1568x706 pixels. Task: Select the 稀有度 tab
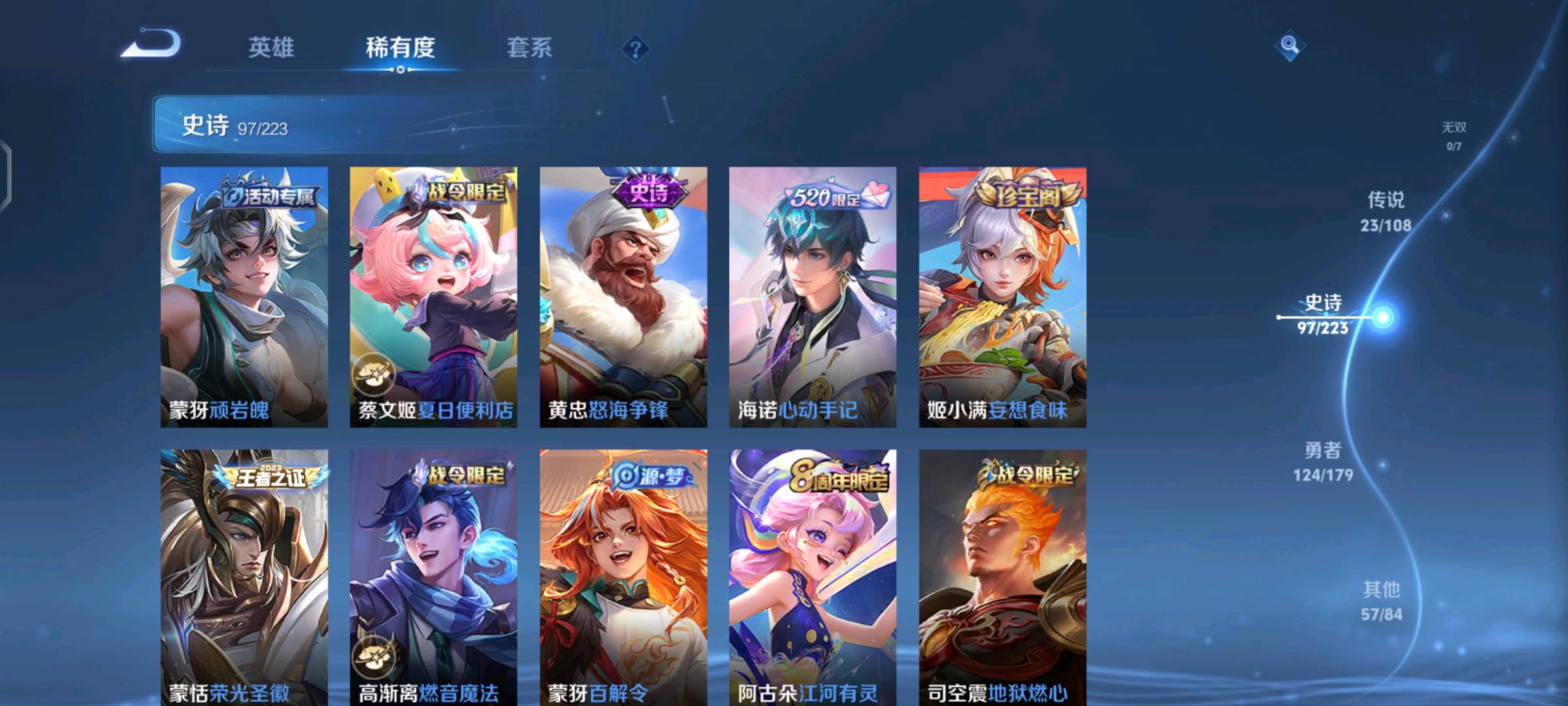[400, 48]
